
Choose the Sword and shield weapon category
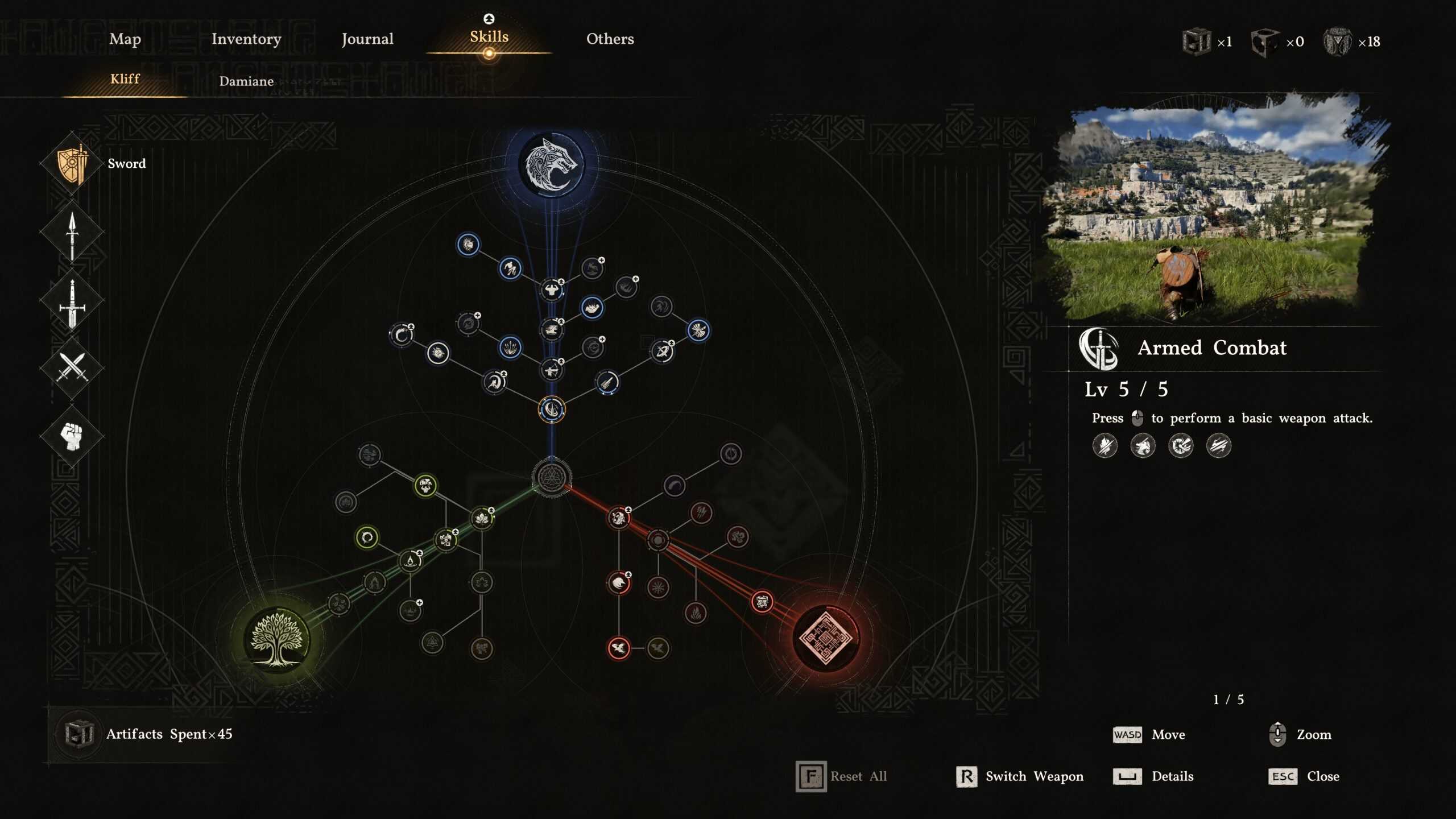coord(72,164)
